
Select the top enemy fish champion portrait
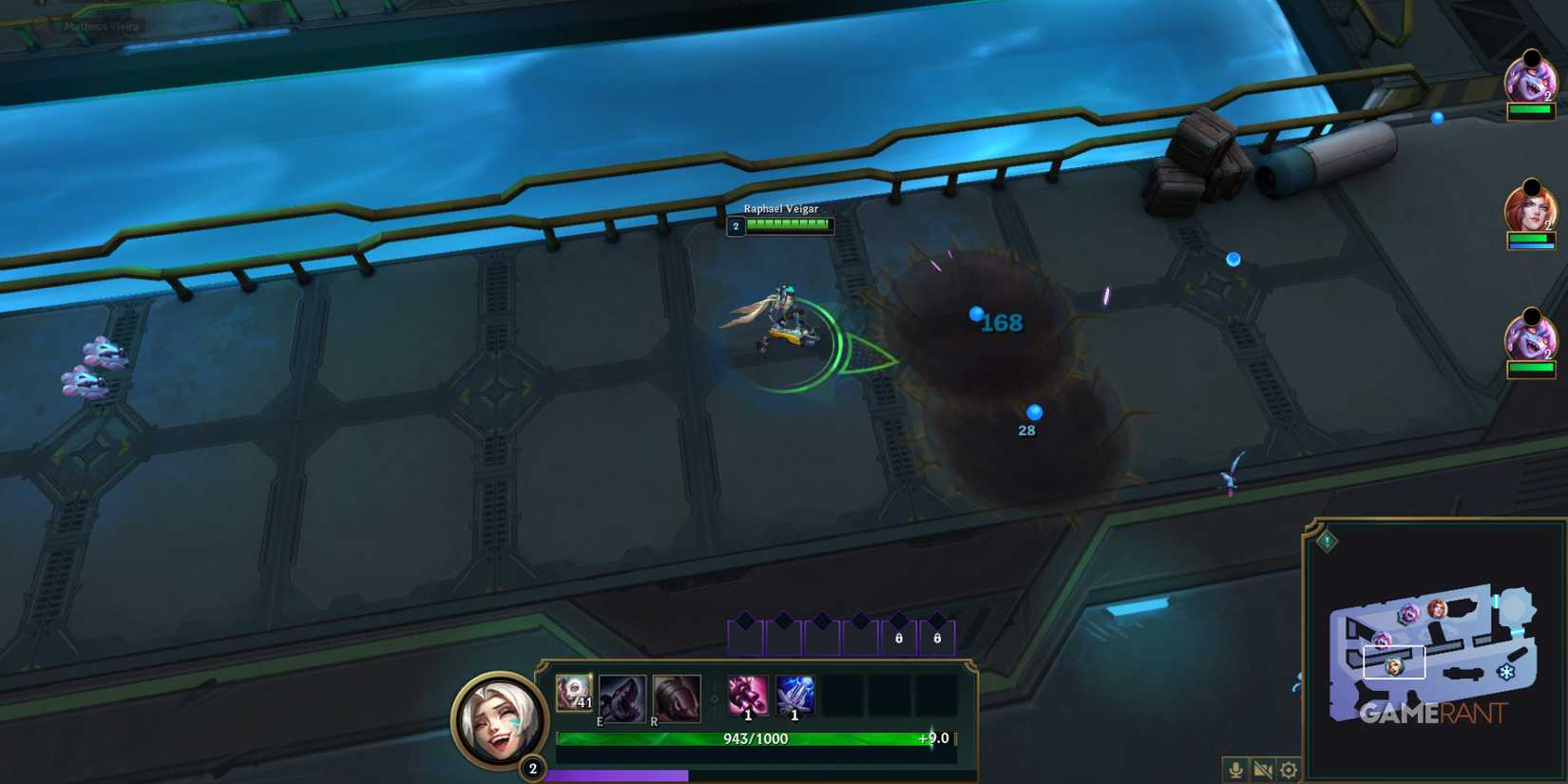1530,81
